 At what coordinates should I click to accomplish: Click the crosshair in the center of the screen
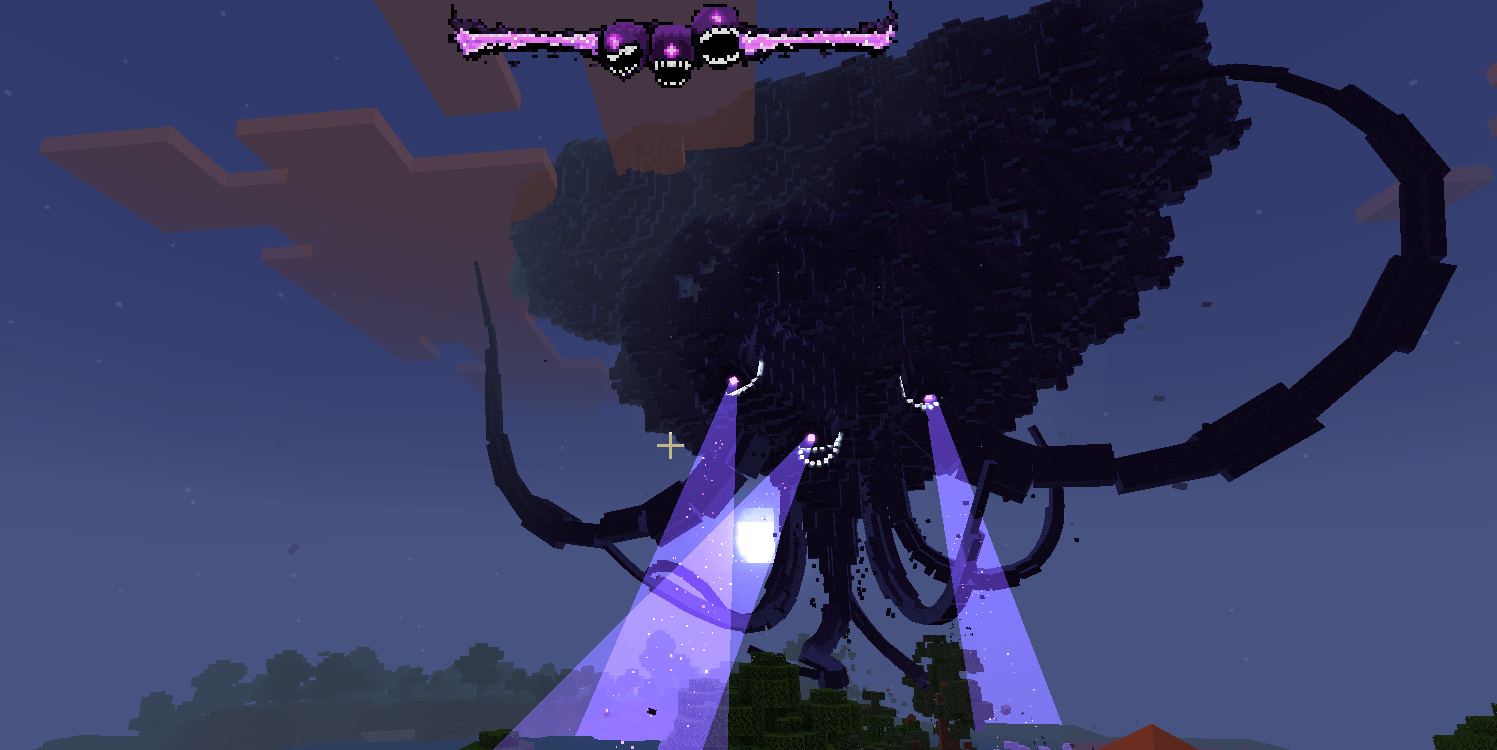pyautogui.click(x=670, y=445)
